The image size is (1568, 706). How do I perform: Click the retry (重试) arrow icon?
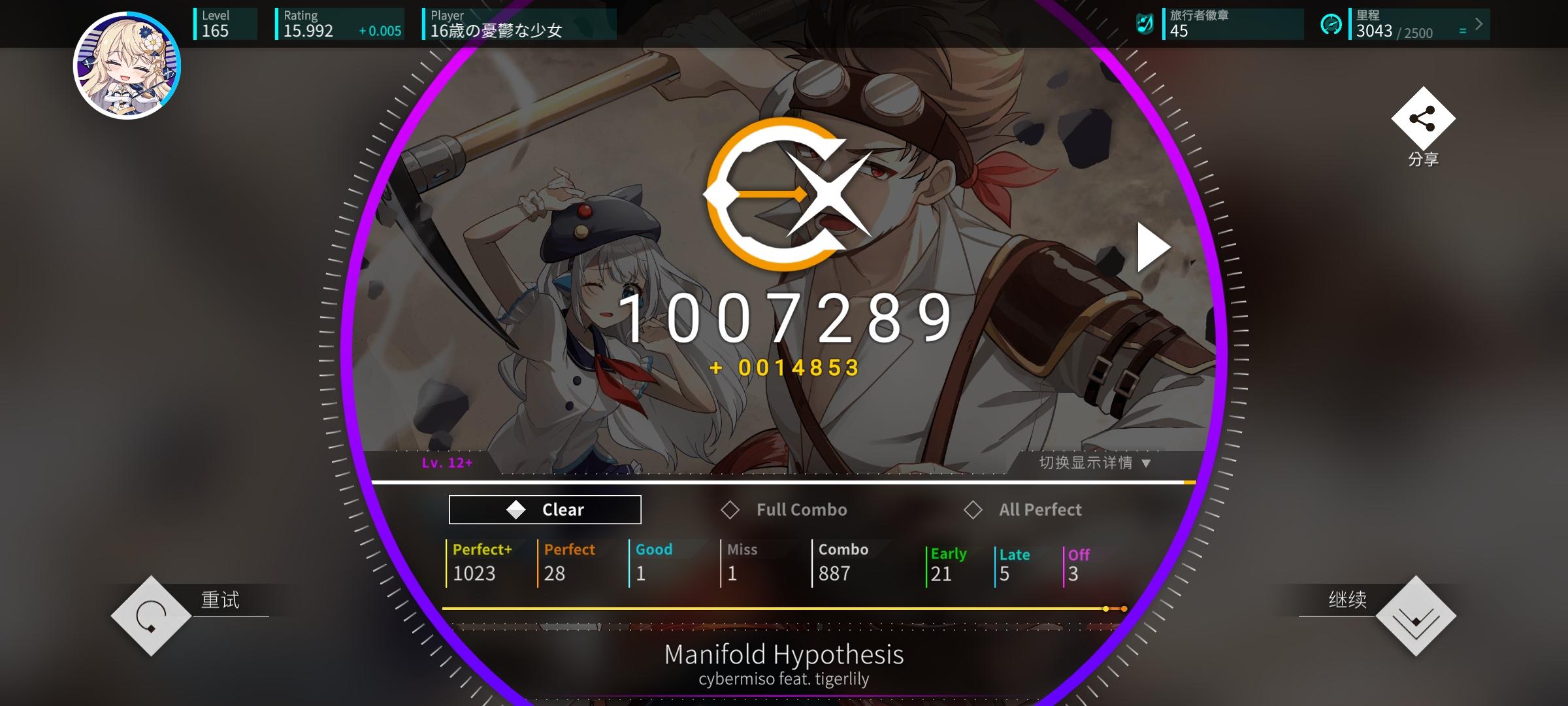(152, 616)
